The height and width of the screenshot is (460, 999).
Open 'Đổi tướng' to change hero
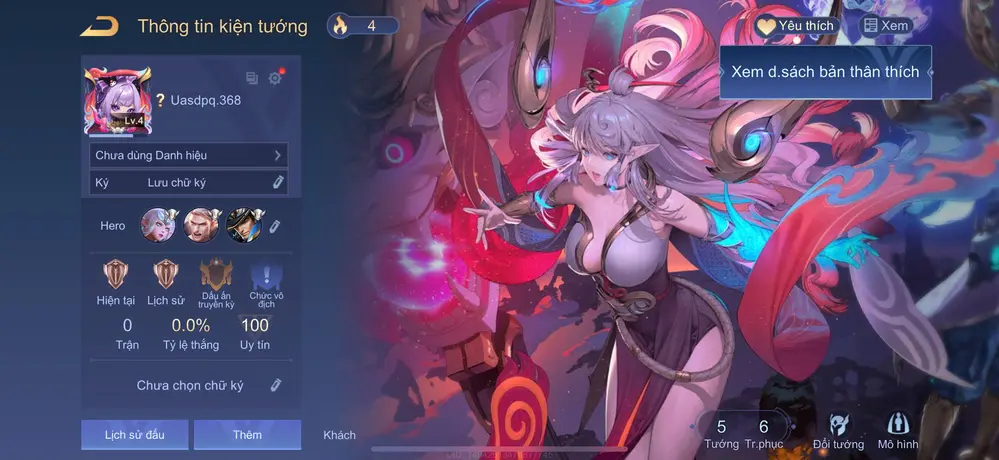pos(838,432)
